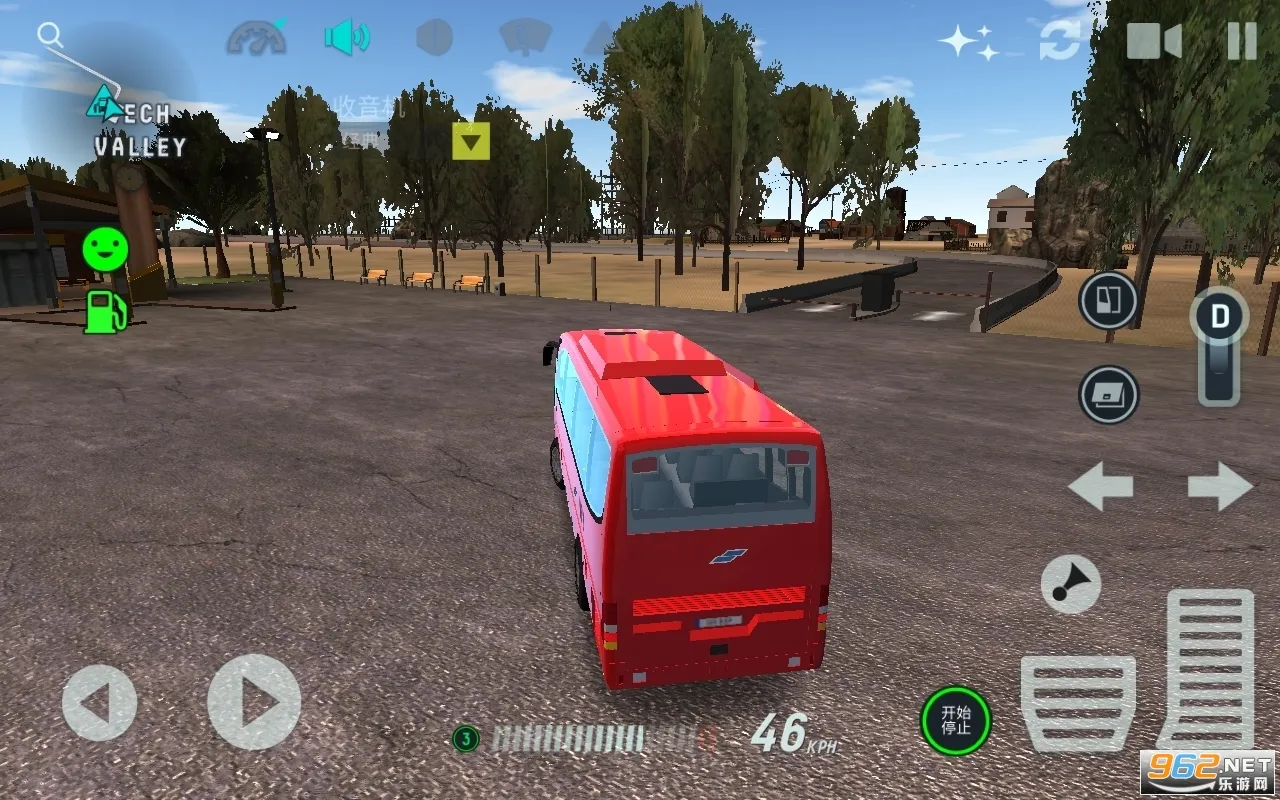The image size is (1280, 800).
Task: Tap the sparkle clean/repair icon
Action: pos(963,40)
